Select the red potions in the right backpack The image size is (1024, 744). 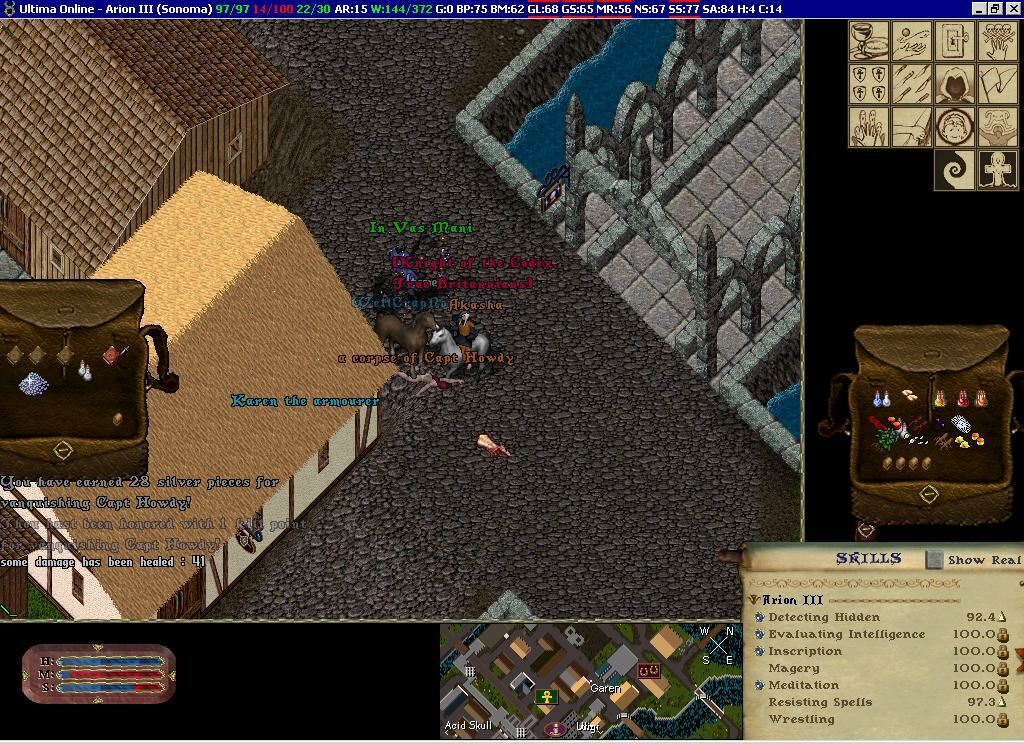(x=963, y=399)
